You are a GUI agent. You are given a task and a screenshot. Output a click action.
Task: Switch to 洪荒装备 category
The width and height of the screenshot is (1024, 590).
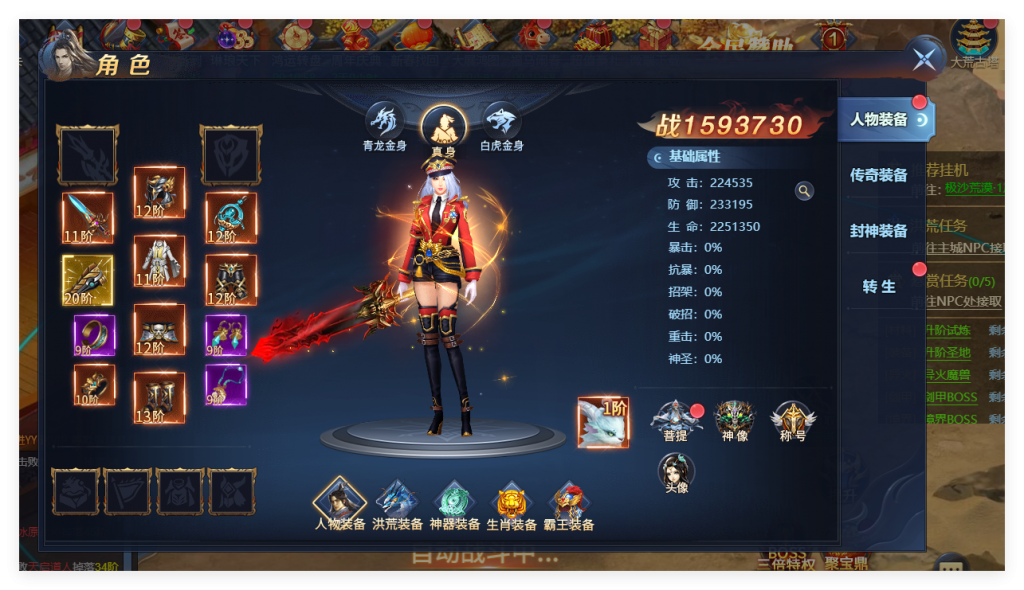[397, 502]
